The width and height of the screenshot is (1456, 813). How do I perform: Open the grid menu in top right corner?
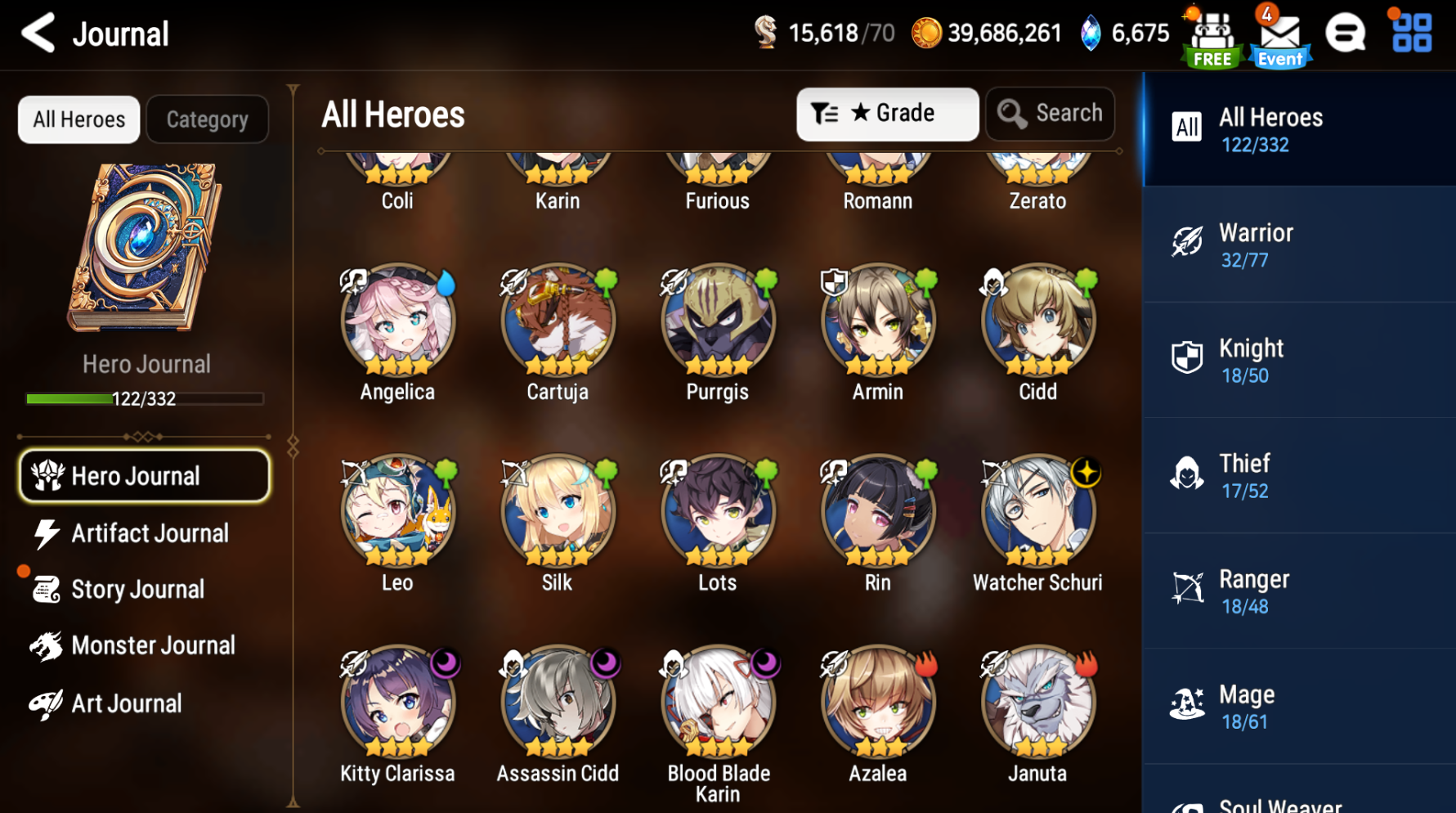(x=1410, y=34)
